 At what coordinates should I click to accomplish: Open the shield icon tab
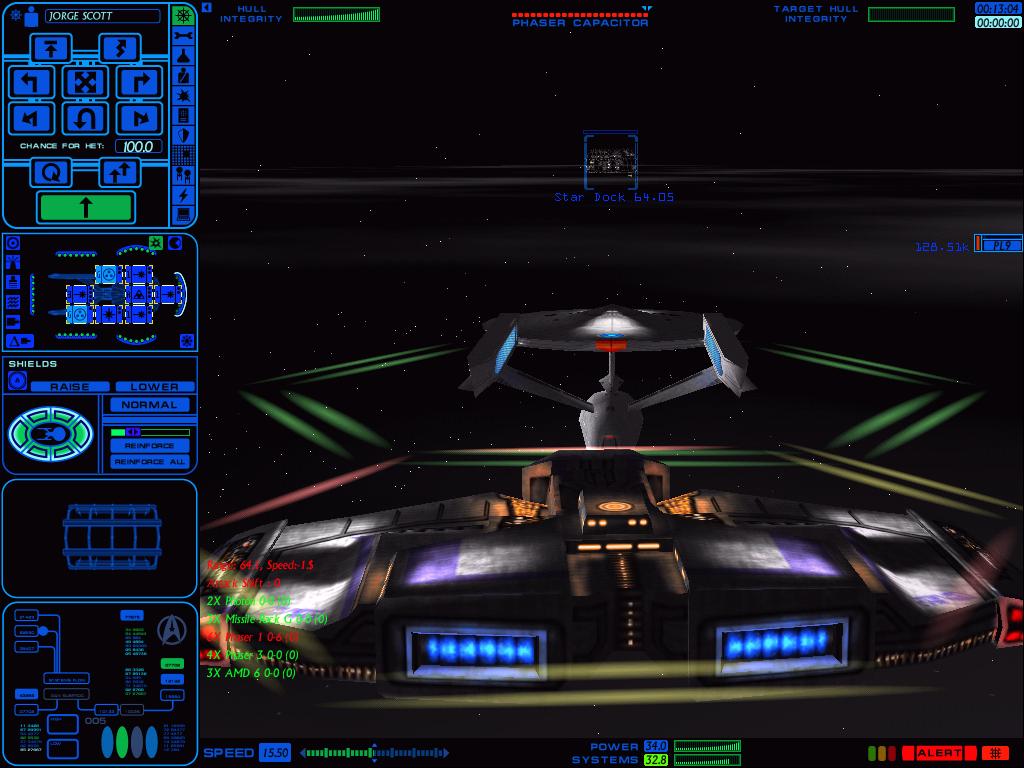click(183, 135)
